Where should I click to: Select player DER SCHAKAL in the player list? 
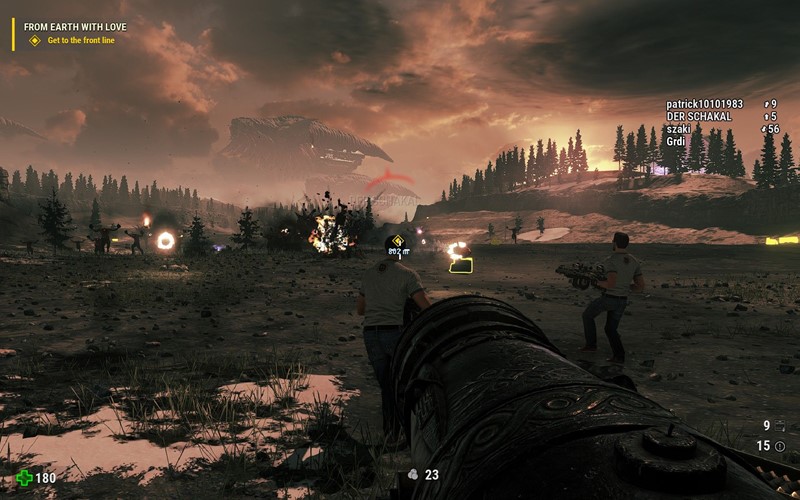point(698,116)
